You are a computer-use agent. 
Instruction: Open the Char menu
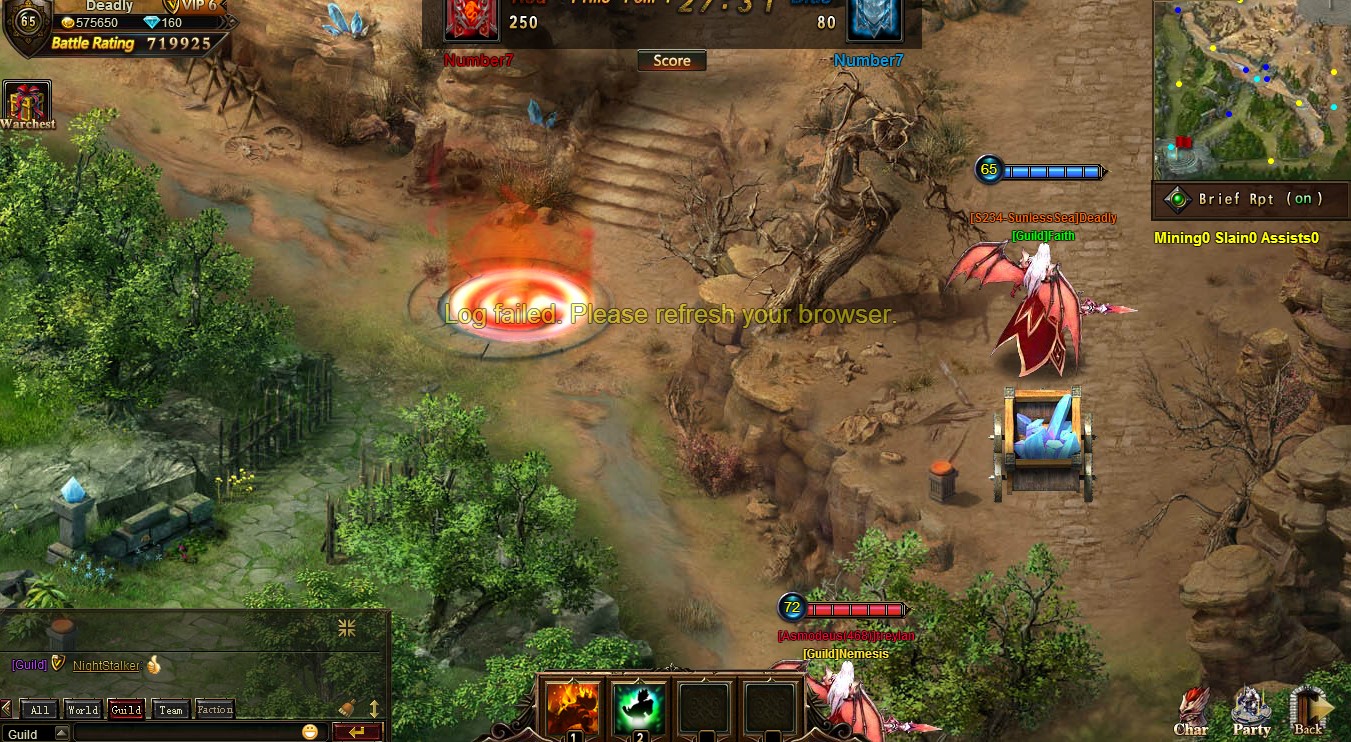(1191, 712)
